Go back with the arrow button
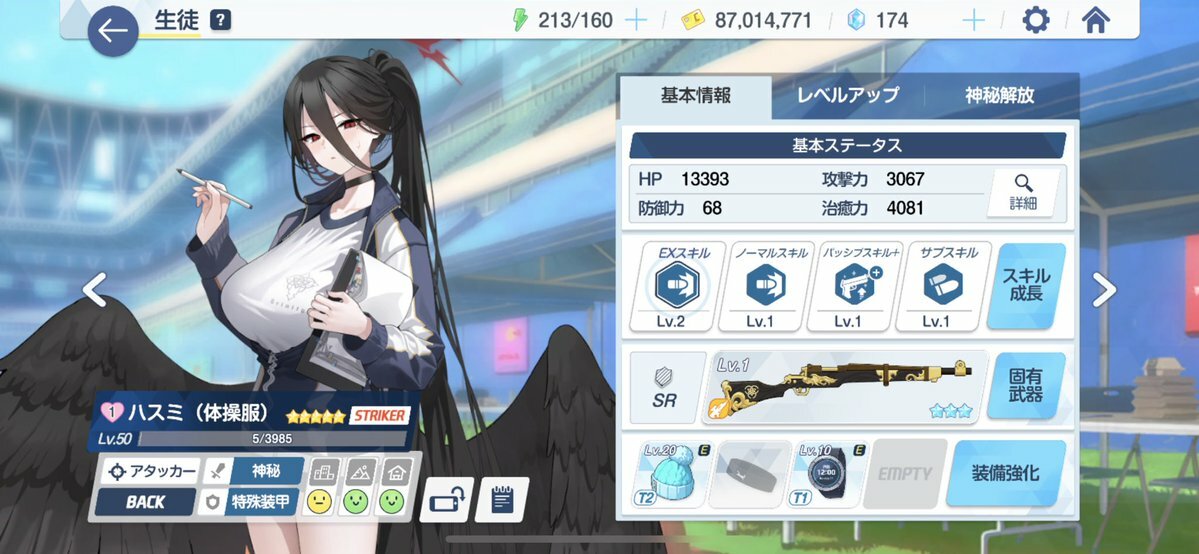The width and height of the screenshot is (1199, 554). click(x=113, y=31)
